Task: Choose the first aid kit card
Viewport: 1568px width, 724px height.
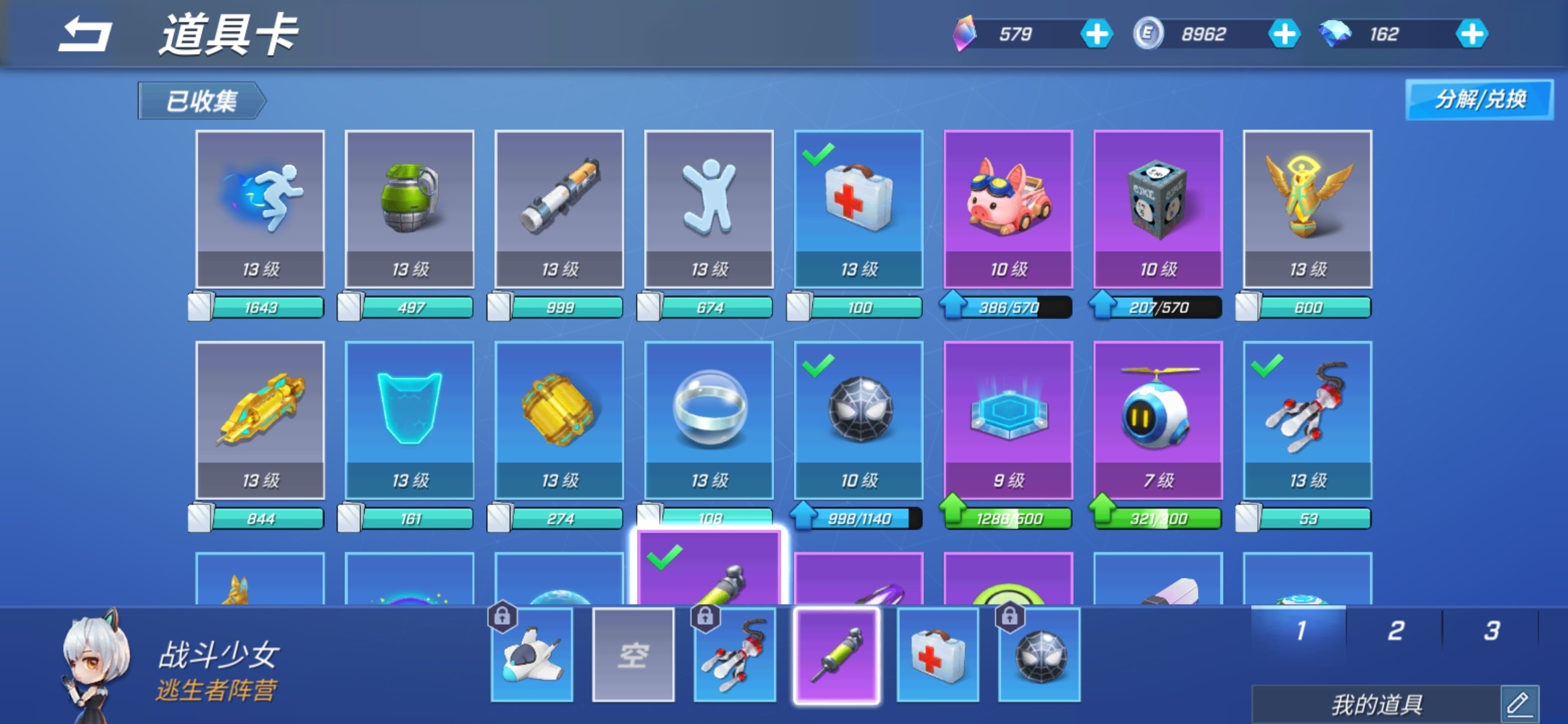Action: tap(858, 209)
